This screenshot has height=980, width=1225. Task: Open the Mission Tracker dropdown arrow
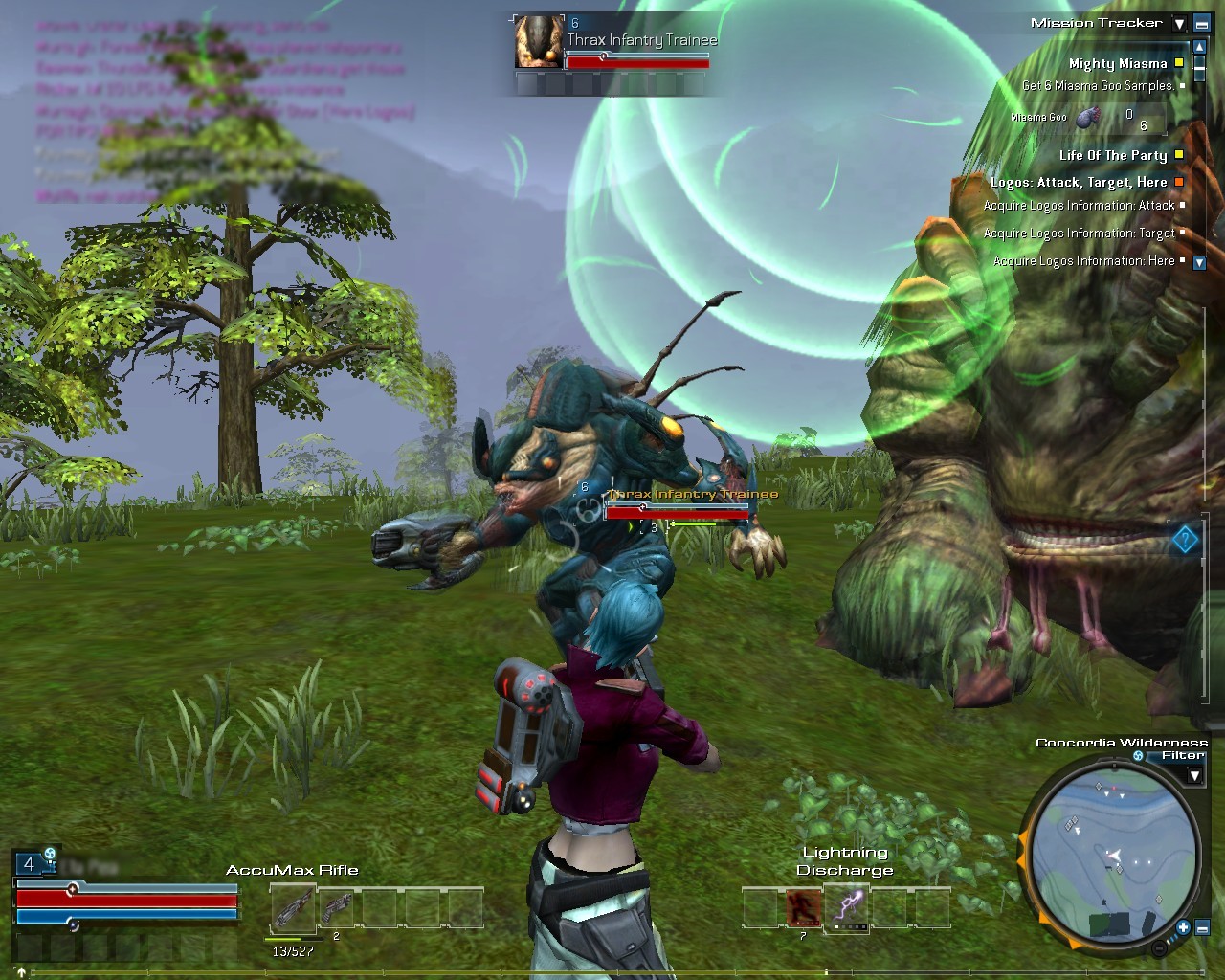tap(1179, 24)
